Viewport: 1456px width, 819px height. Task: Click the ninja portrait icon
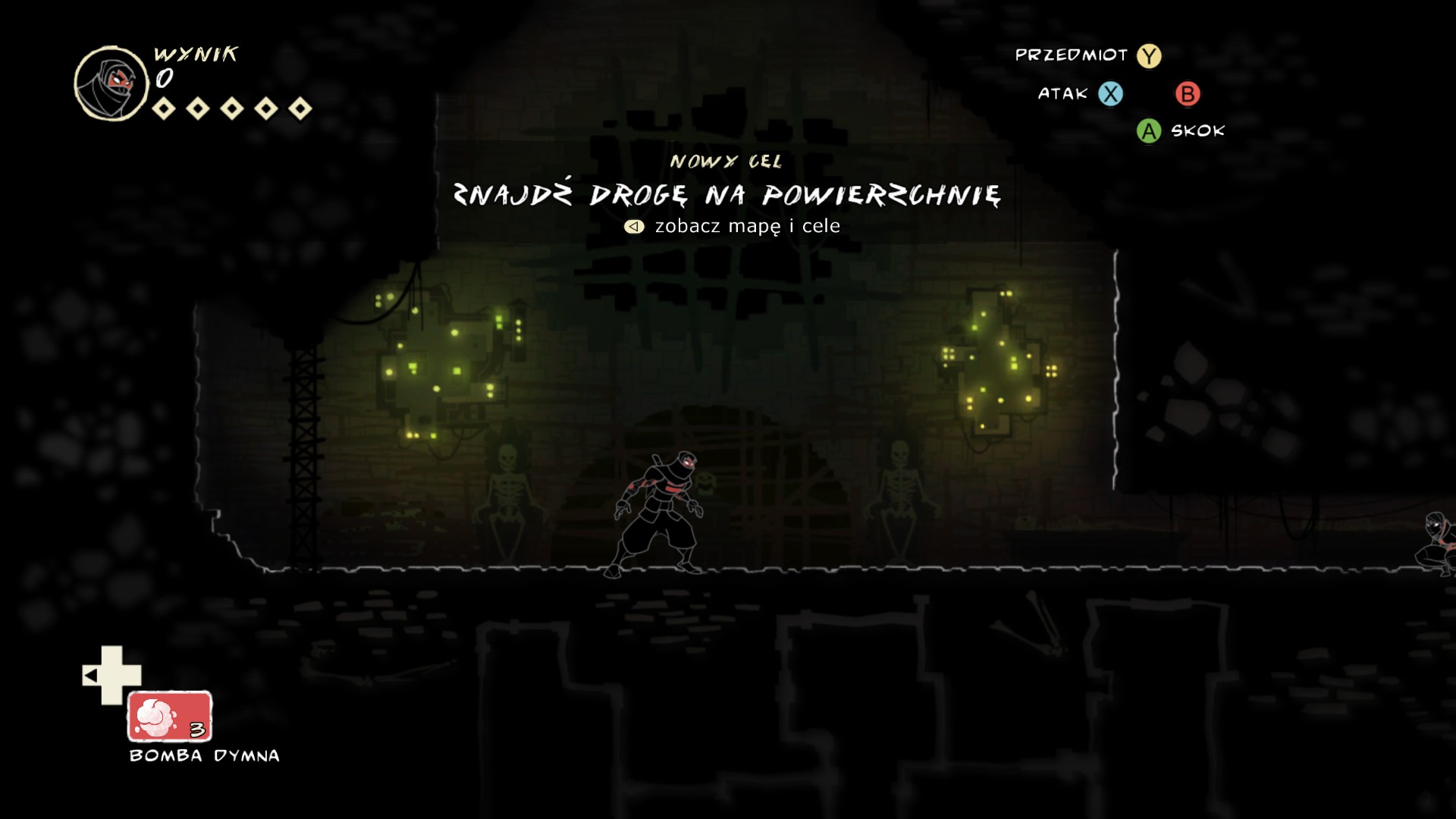(x=111, y=83)
